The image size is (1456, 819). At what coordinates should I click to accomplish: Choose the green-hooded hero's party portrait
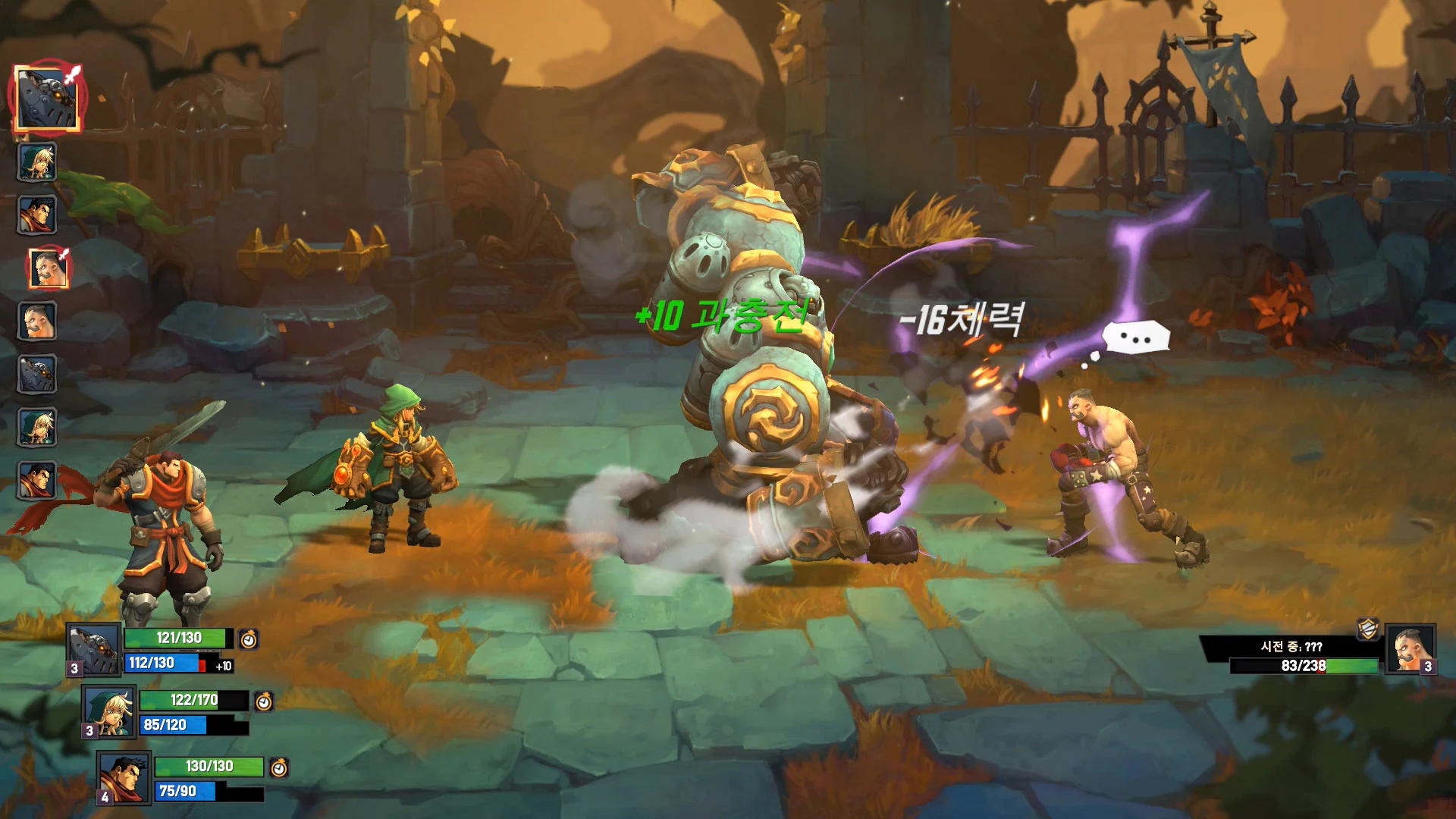[109, 711]
